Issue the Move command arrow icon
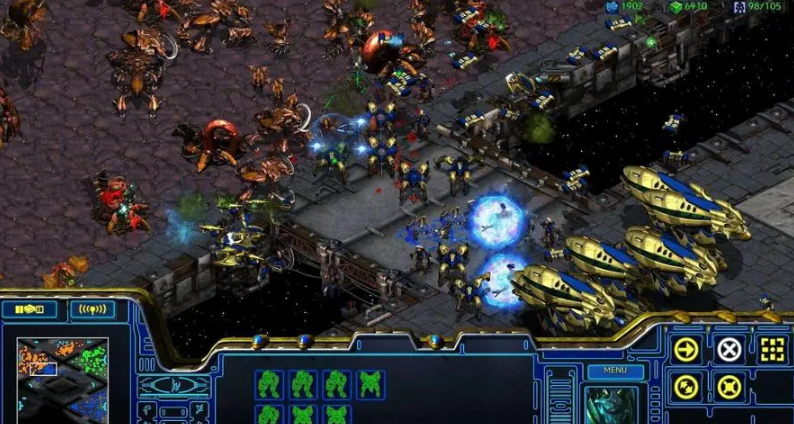The height and width of the screenshot is (424, 794). coord(686,350)
